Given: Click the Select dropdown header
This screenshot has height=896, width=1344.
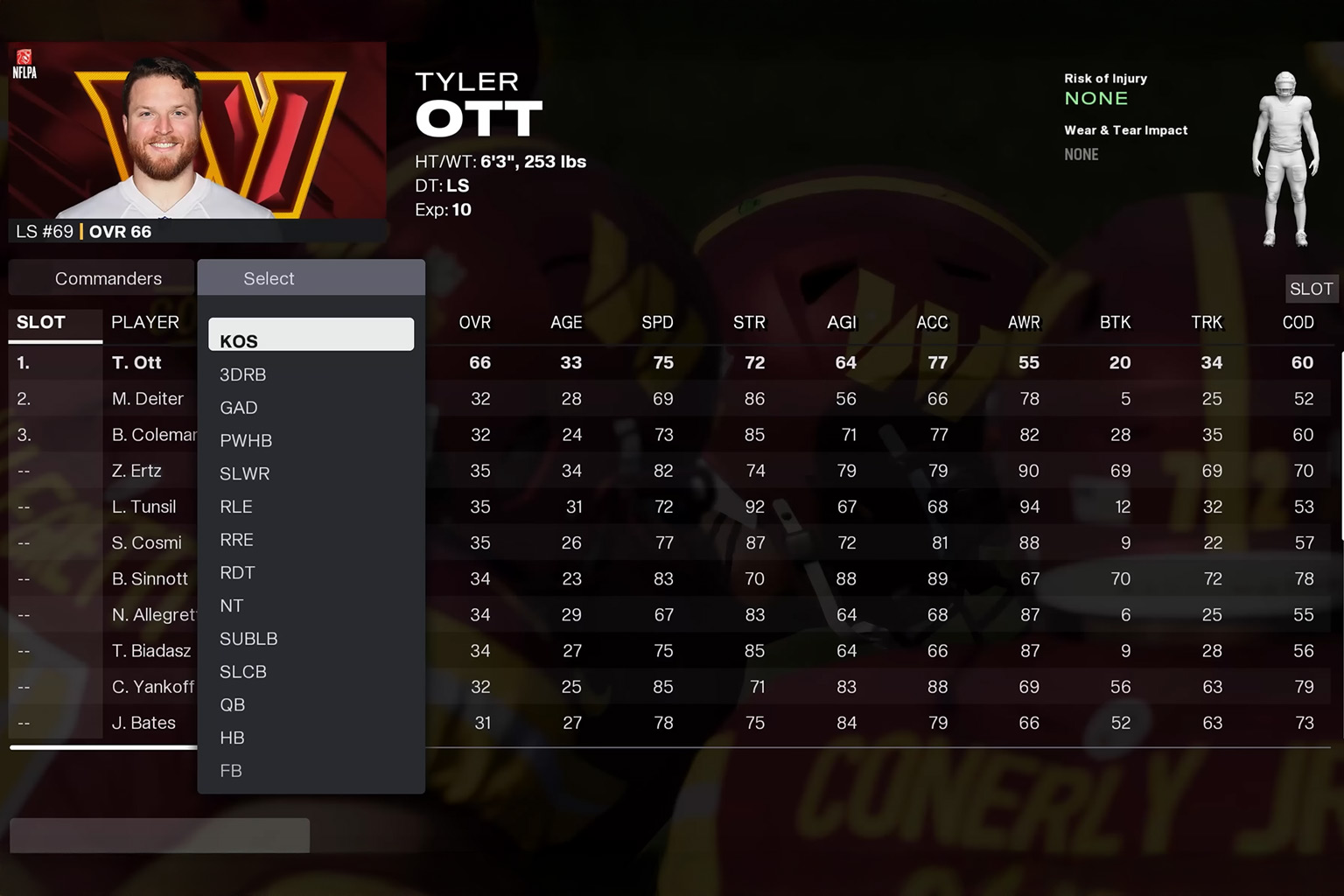Looking at the screenshot, I should (x=311, y=278).
